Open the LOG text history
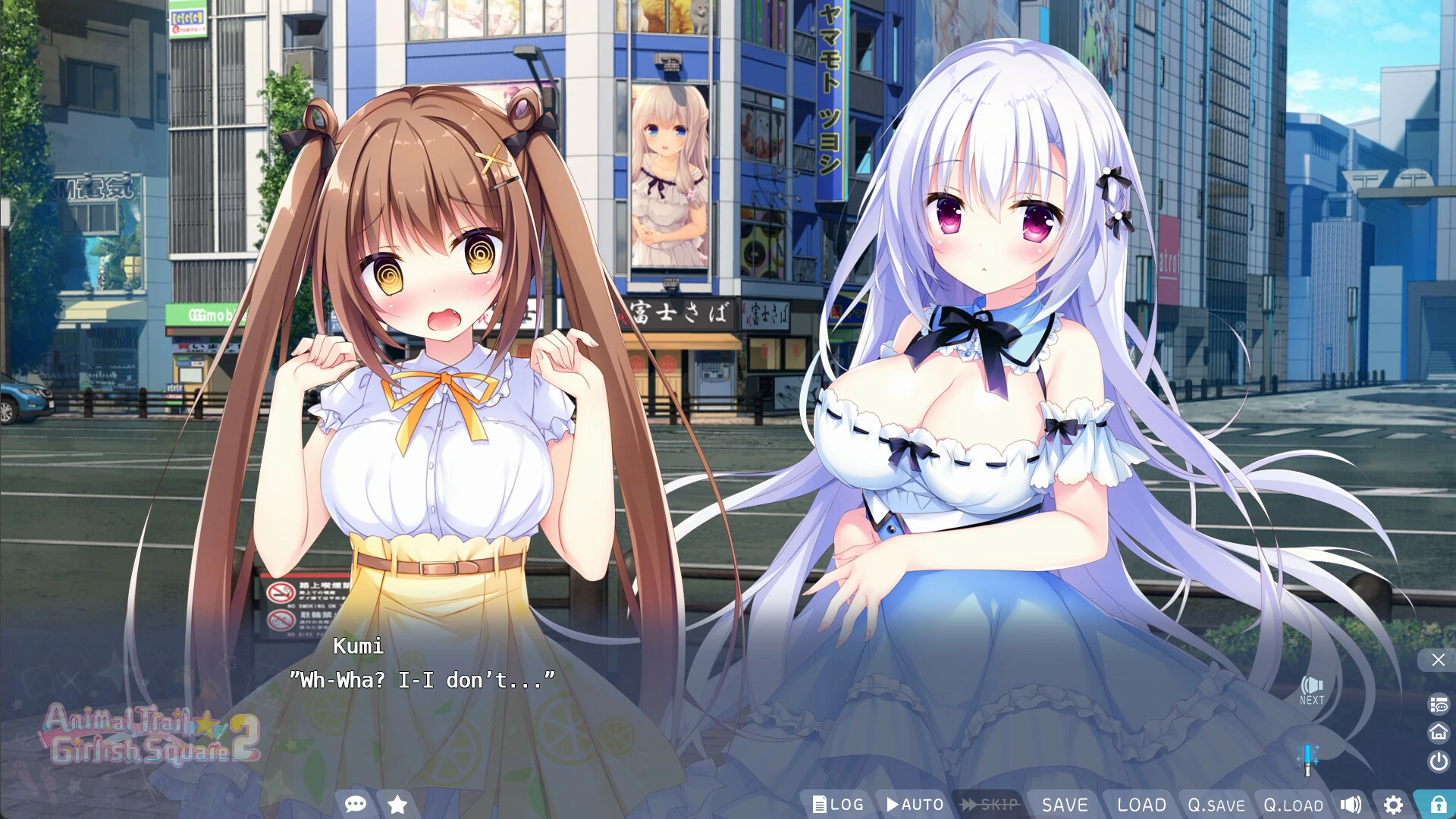Viewport: 1456px width, 819px height. pos(838,805)
